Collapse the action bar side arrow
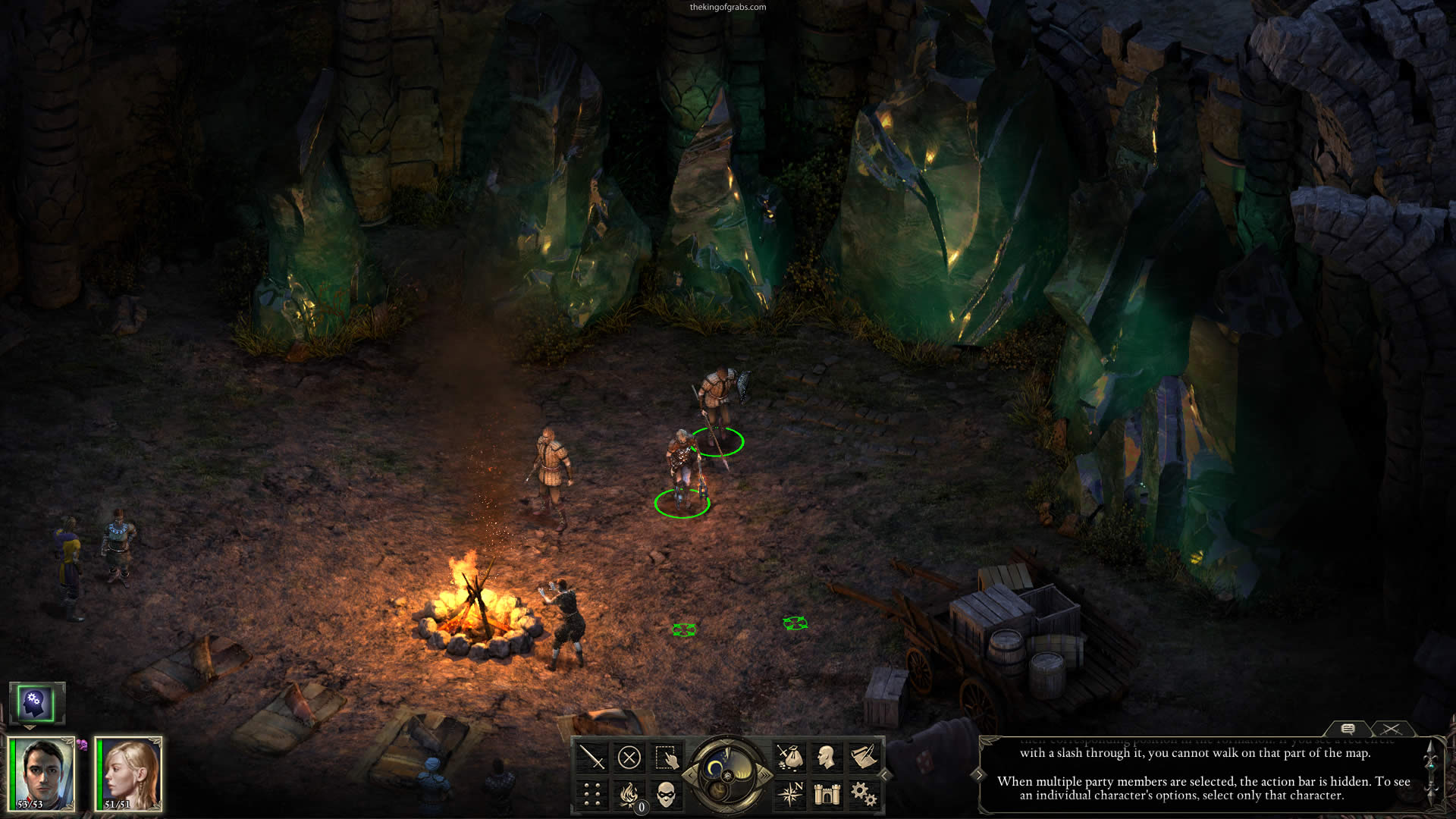Viewport: 1456px width, 819px height. click(884, 775)
